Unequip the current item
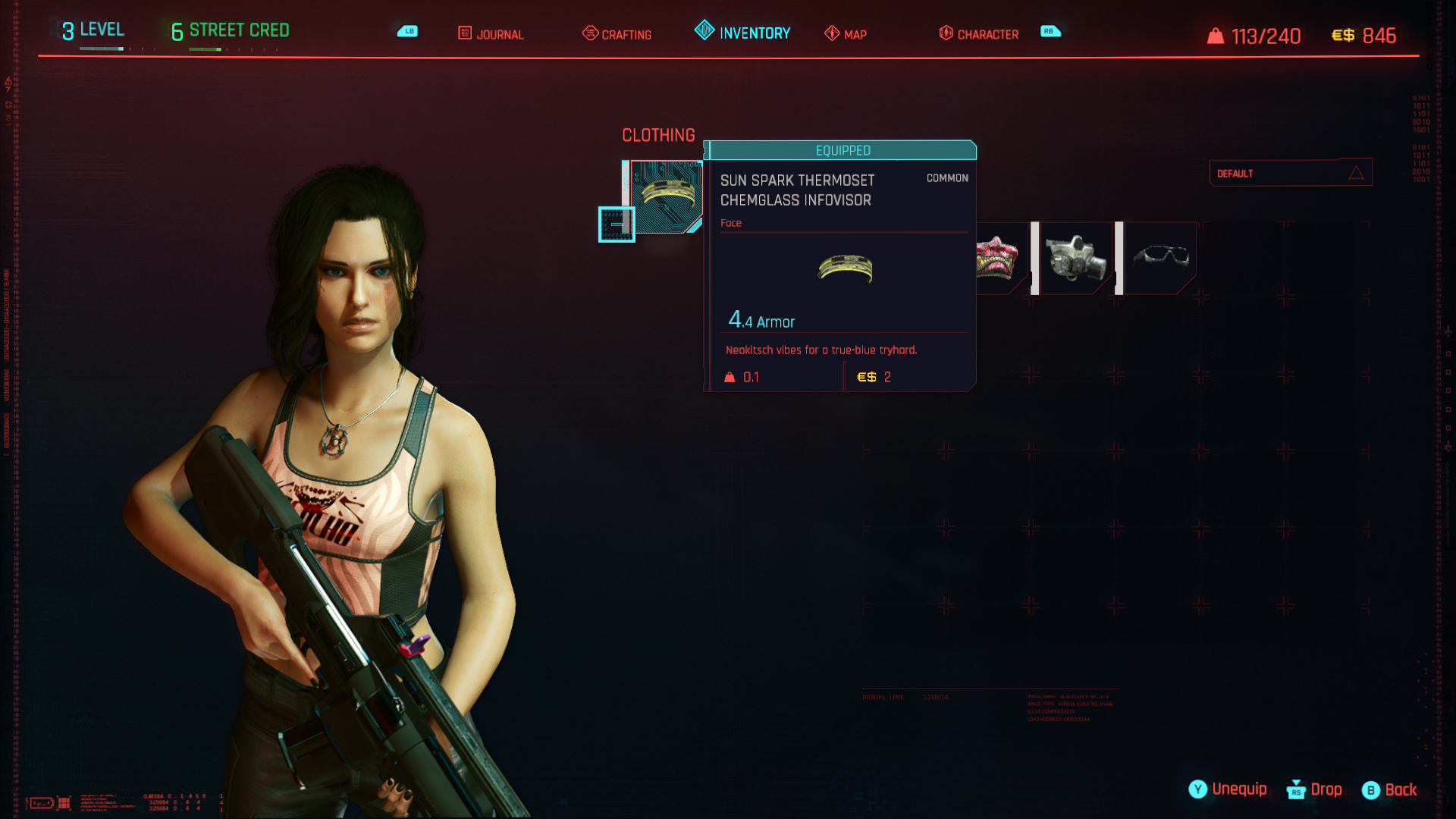This screenshot has height=819, width=1456. tap(1228, 789)
